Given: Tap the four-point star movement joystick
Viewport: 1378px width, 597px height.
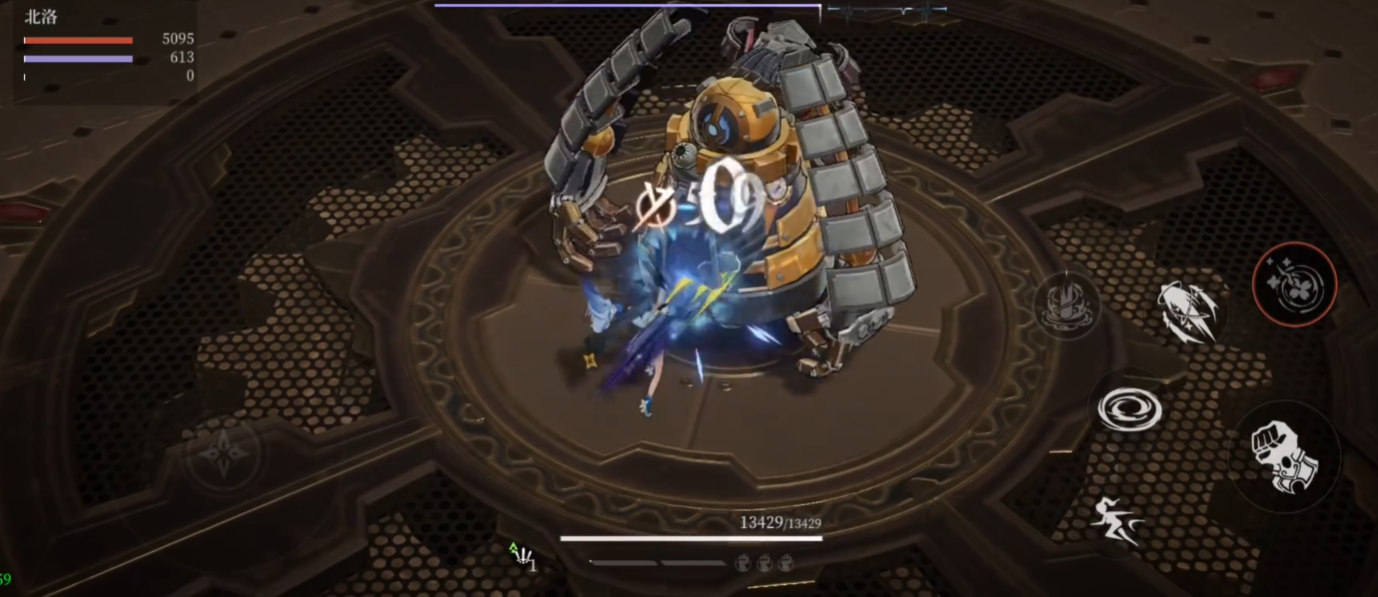Looking at the screenshot, I should (224, 455).
